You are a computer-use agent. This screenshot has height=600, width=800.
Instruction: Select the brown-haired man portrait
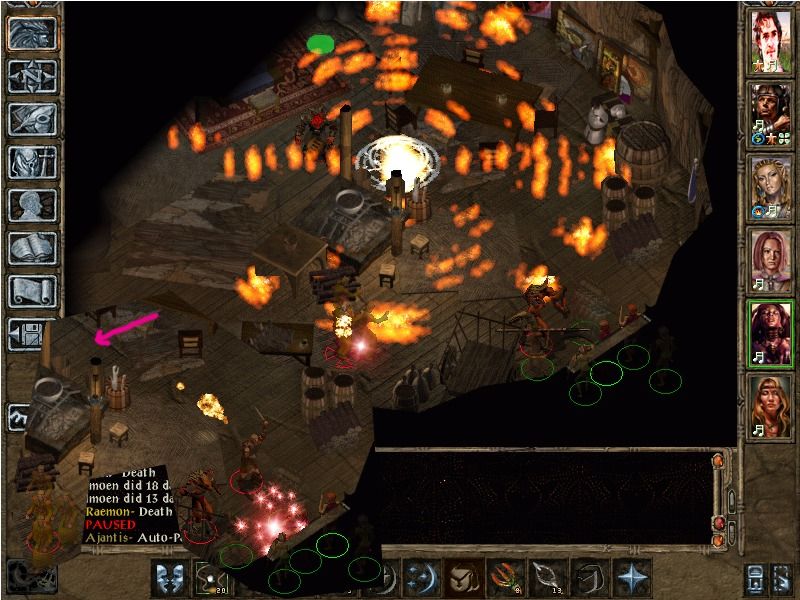click(x=770, y=38)
